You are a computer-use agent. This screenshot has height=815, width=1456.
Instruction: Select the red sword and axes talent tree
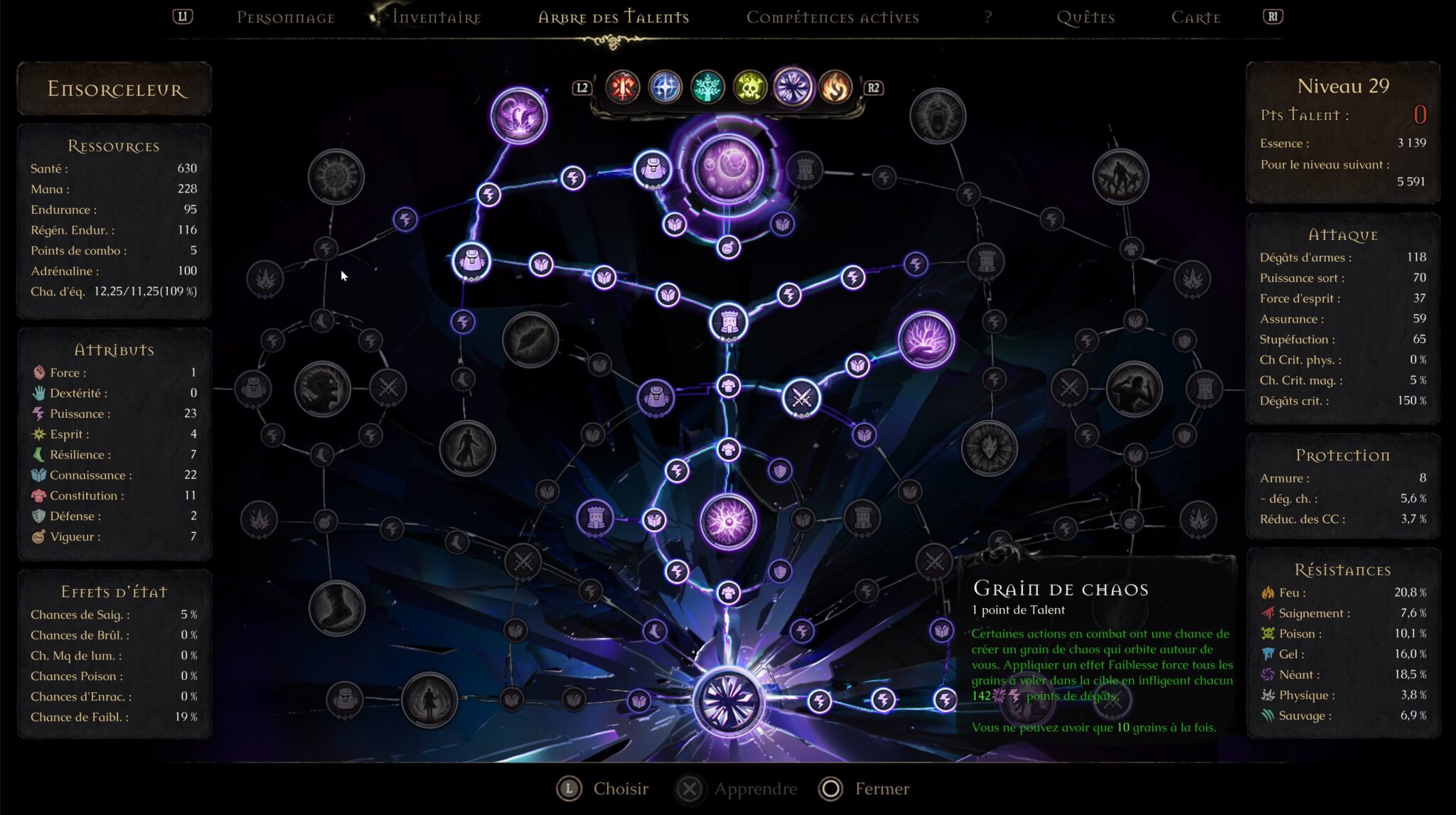tap(622, 87)
